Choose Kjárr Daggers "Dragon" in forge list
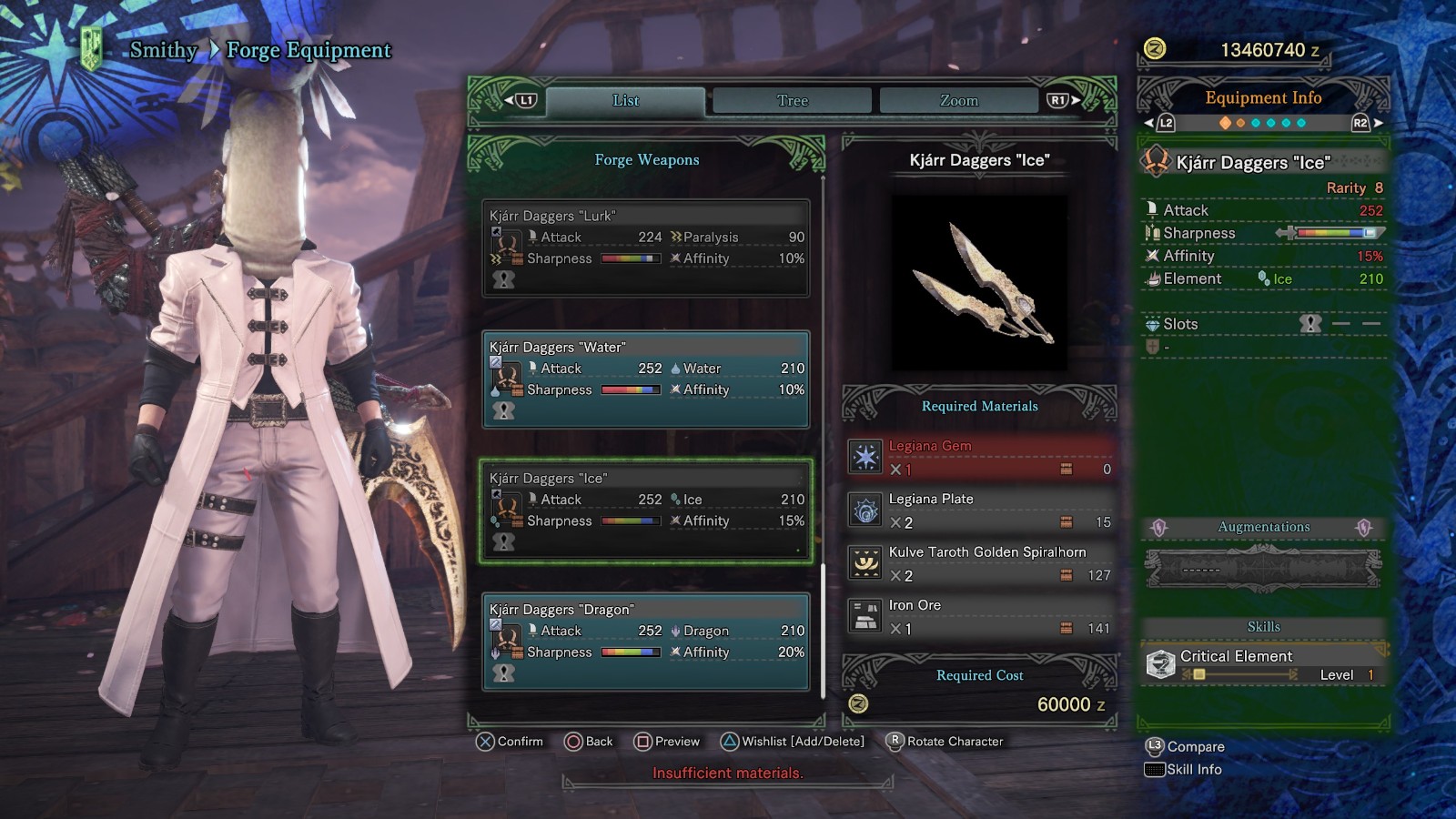This screenshot has width=1456, height=819. pyautogui.click(x=646, y=642)
